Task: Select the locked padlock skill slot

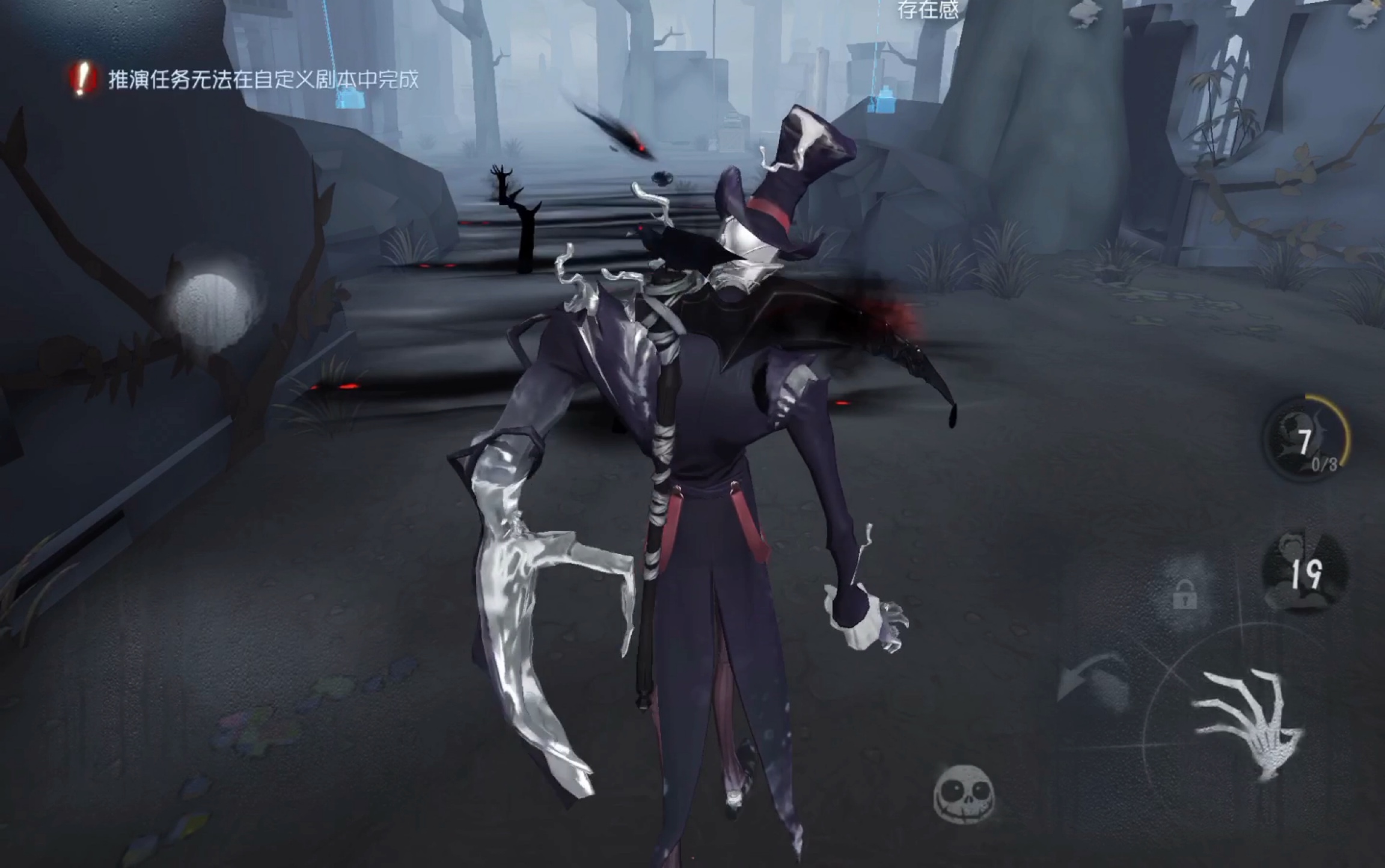Action: (1184, 594)
